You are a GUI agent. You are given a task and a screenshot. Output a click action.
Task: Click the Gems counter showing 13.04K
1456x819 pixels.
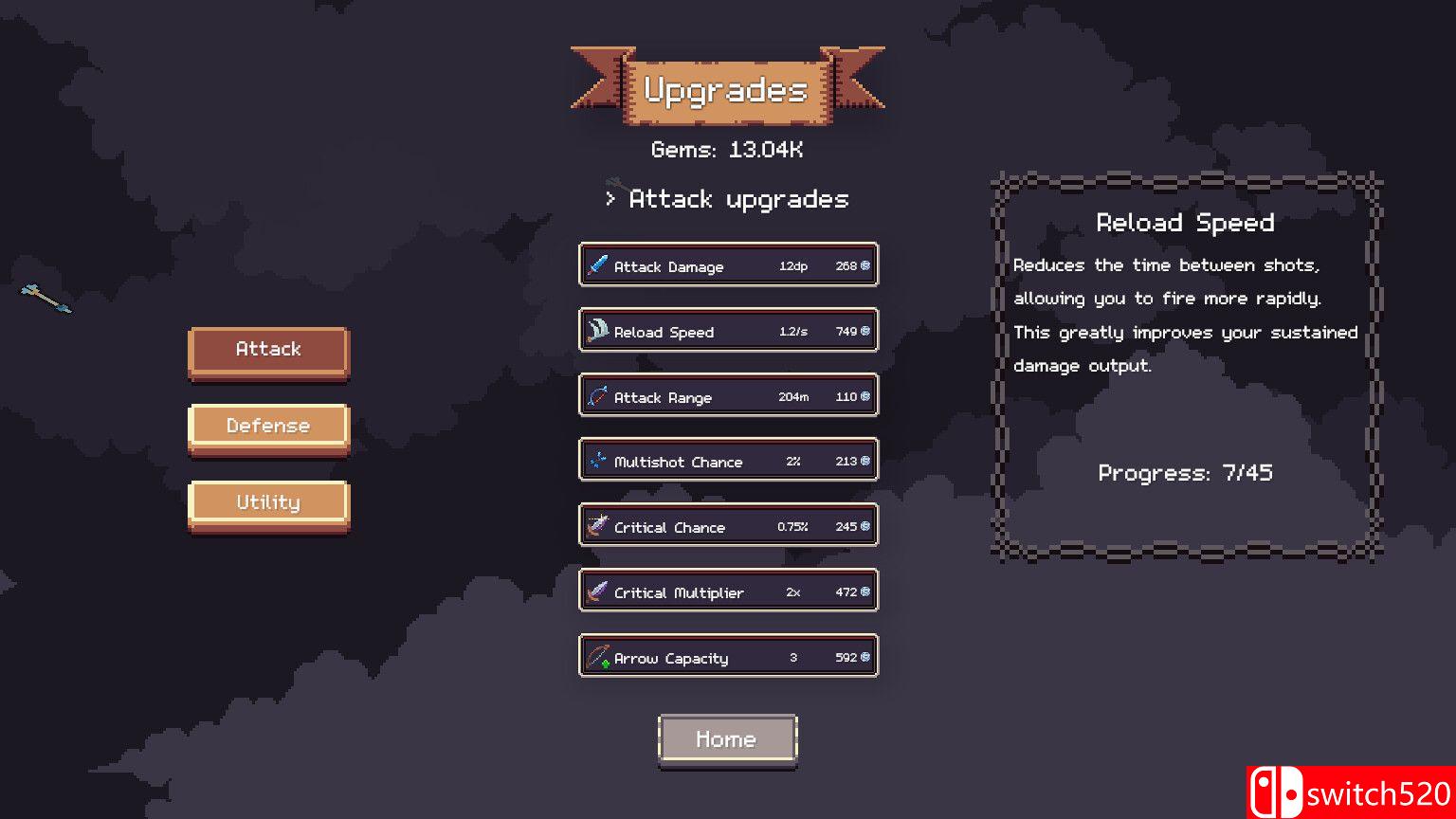point(727,149)
